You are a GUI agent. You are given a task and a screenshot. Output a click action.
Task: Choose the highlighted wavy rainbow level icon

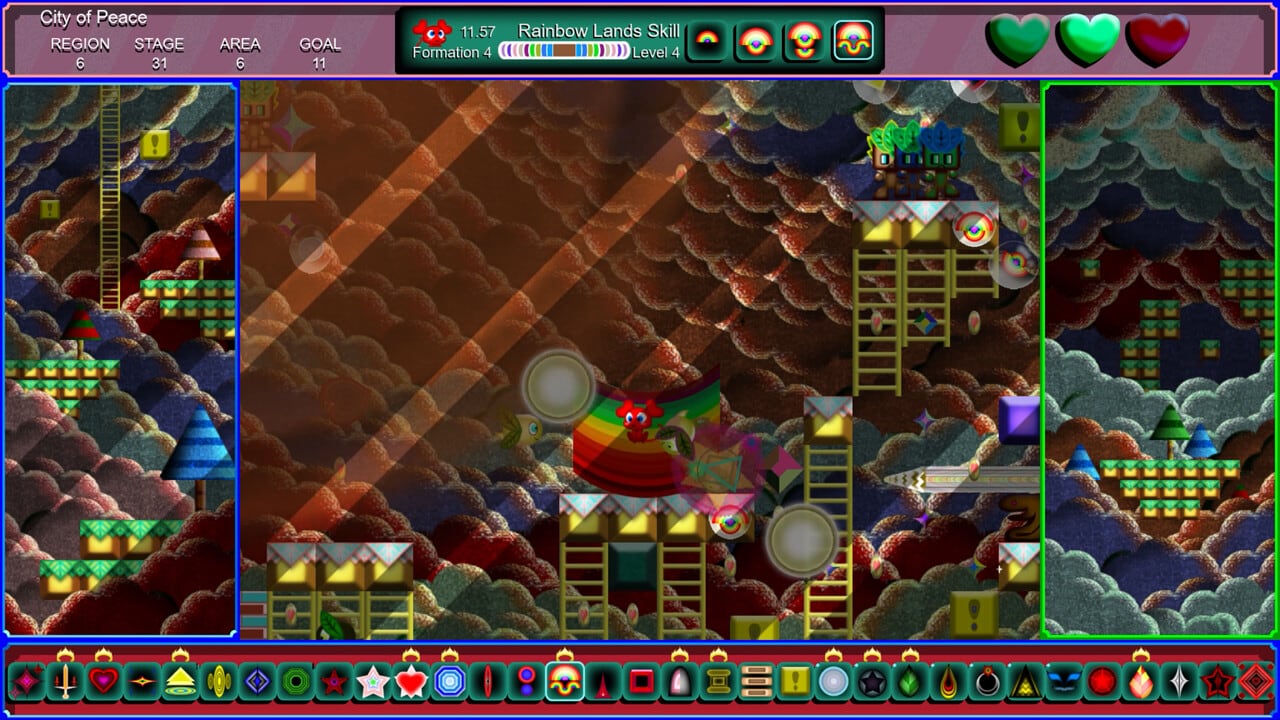[853, 41]
